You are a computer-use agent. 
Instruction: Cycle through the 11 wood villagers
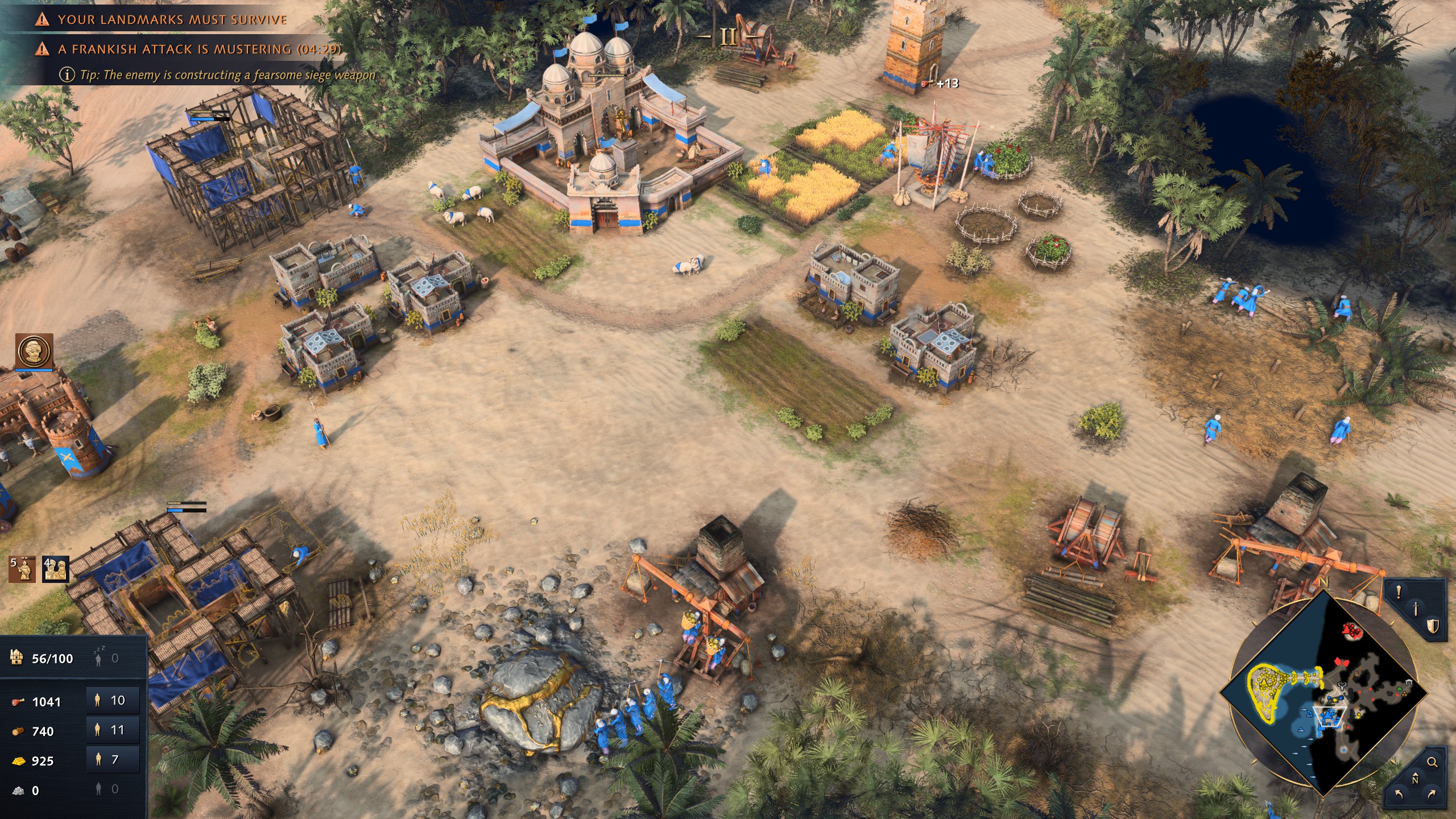(x=113, y=730)
